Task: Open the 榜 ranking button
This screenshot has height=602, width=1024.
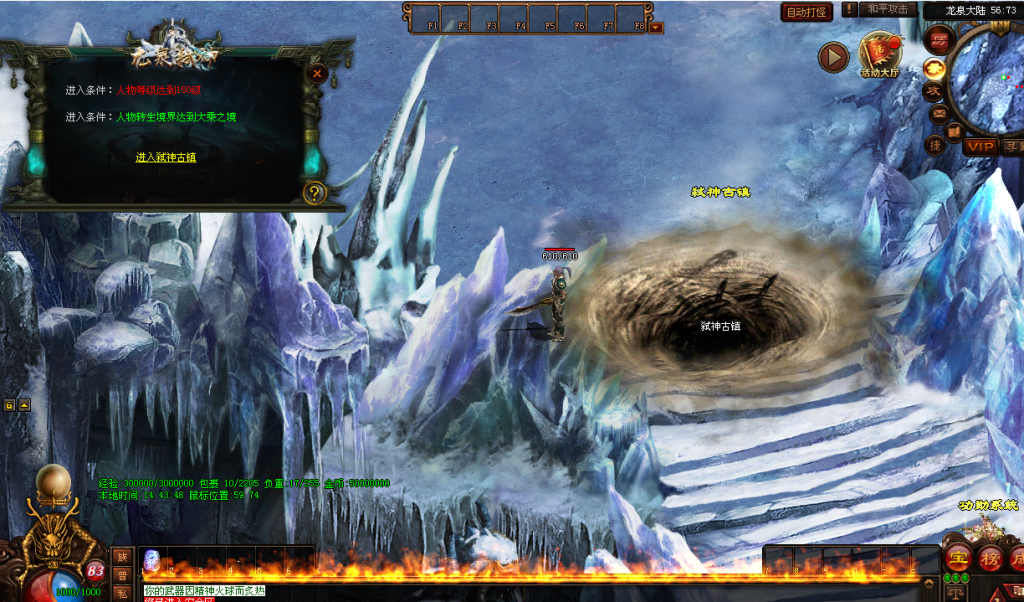Action: point(990,559)
